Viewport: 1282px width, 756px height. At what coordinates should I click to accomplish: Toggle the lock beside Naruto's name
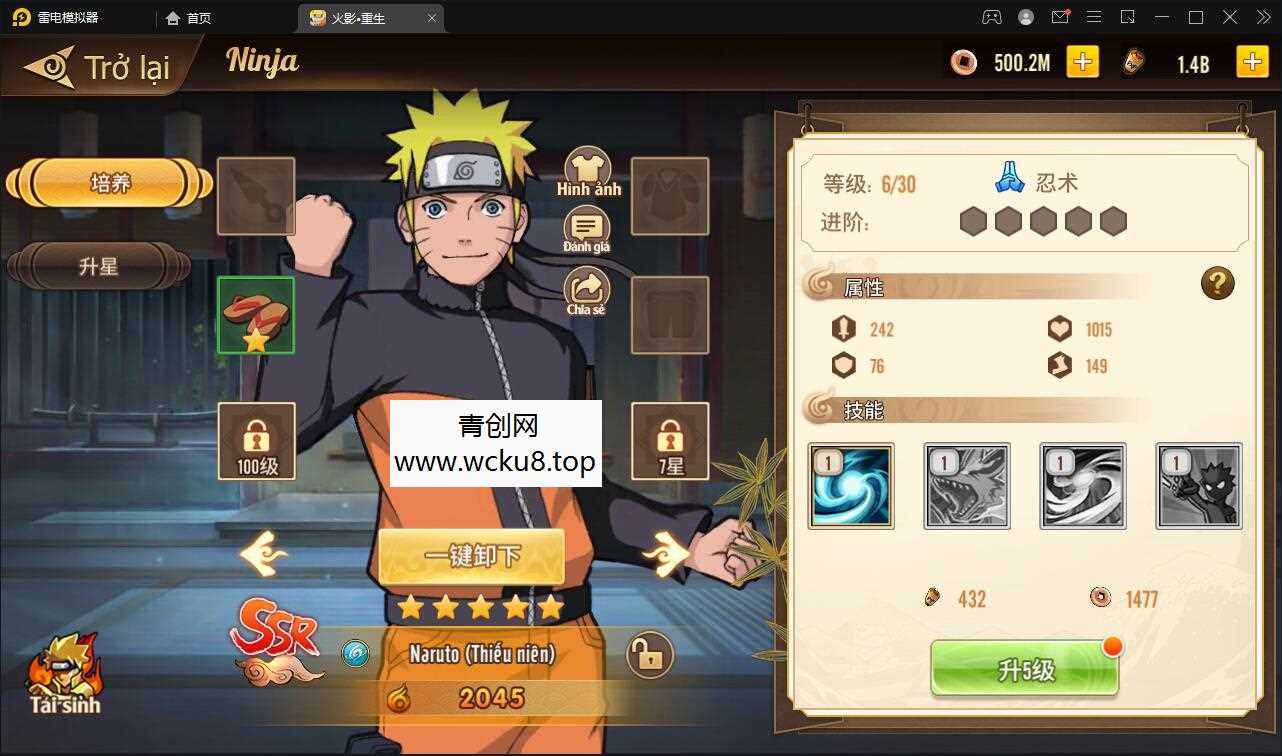point(649,655)
